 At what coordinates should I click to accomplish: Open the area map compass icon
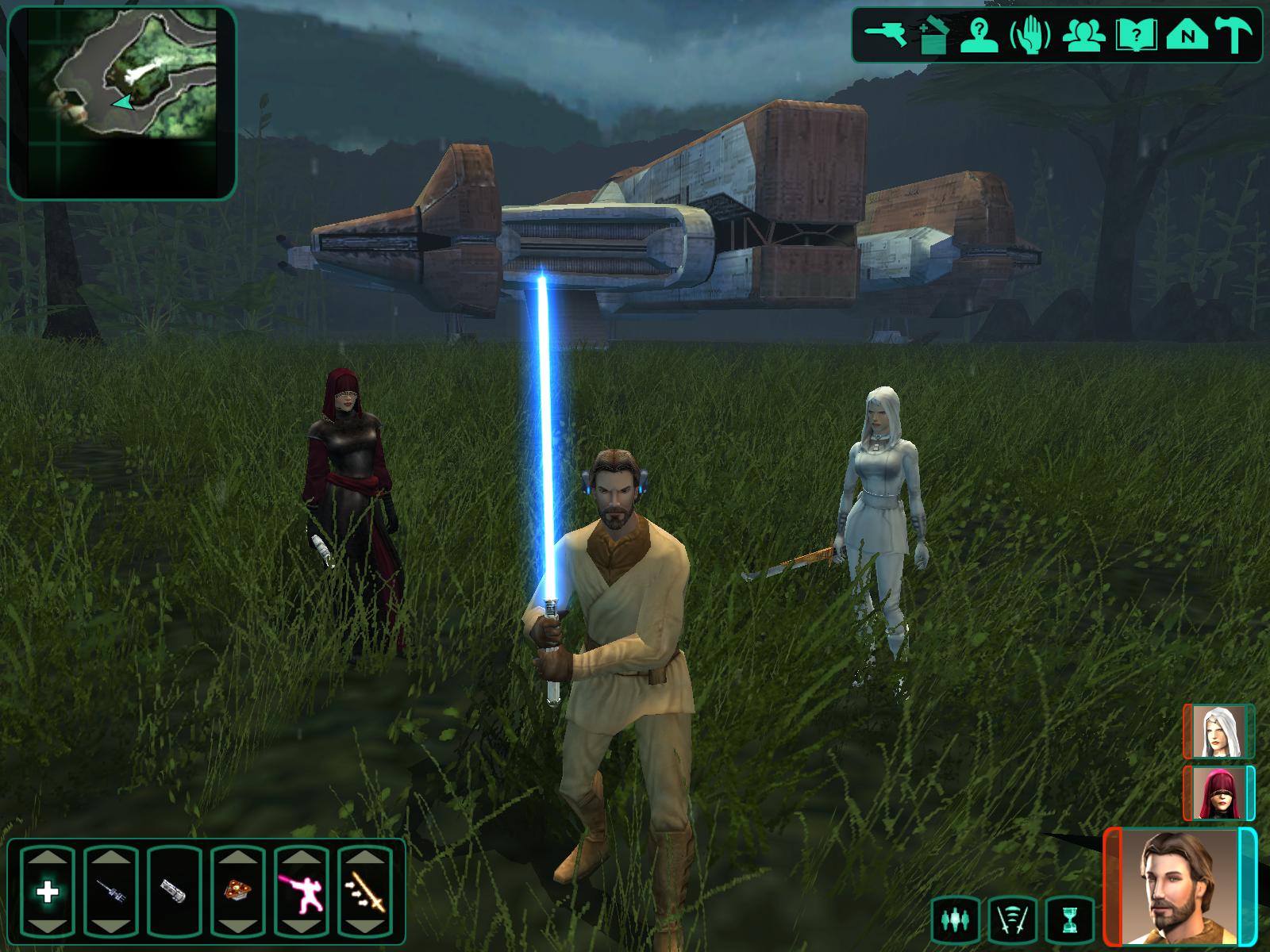[x=1187, y=36]
